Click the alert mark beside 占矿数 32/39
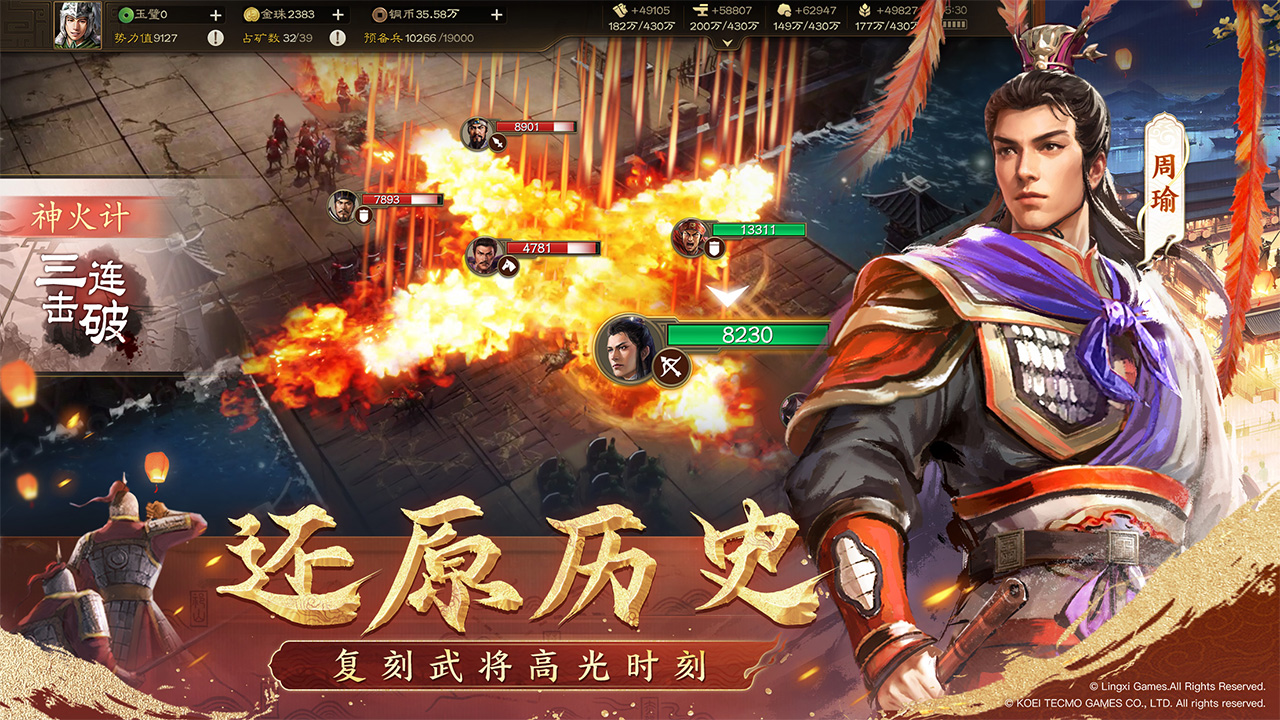 click(337, 36)
